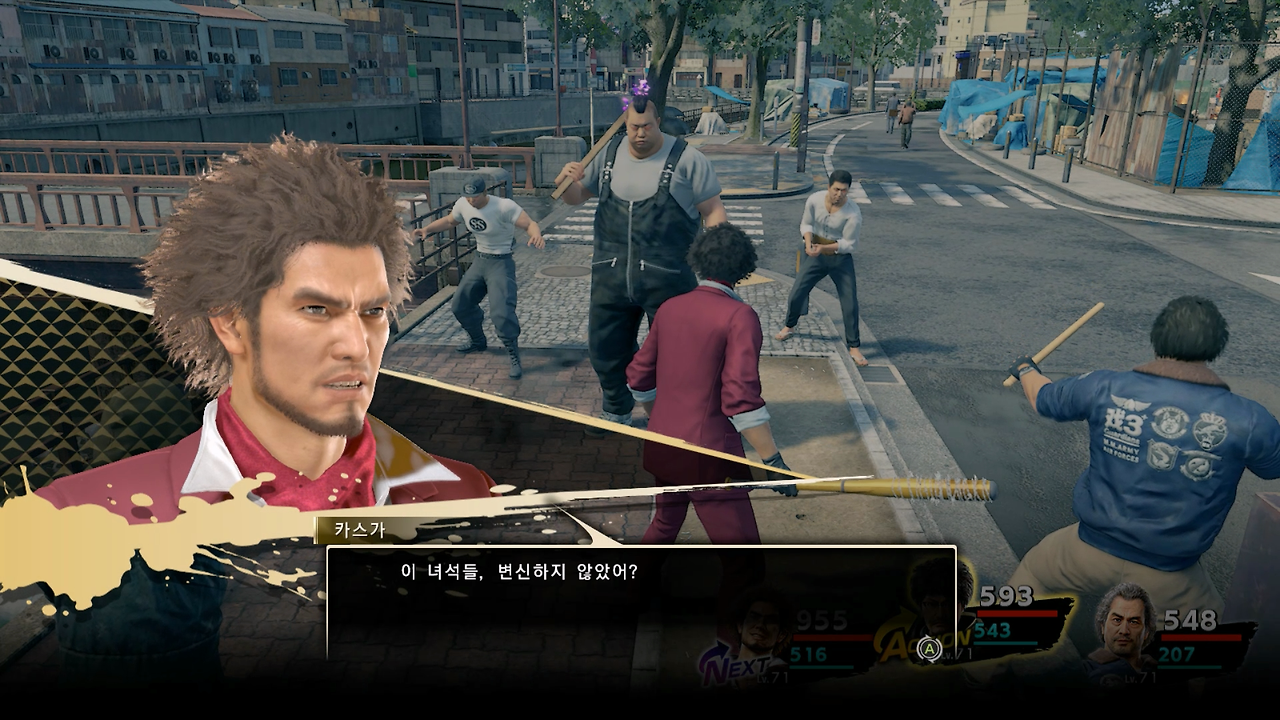Click the circular arrow around the A prompt
Viewport: 1280px width, 720px height.
(x=930, y=649)
